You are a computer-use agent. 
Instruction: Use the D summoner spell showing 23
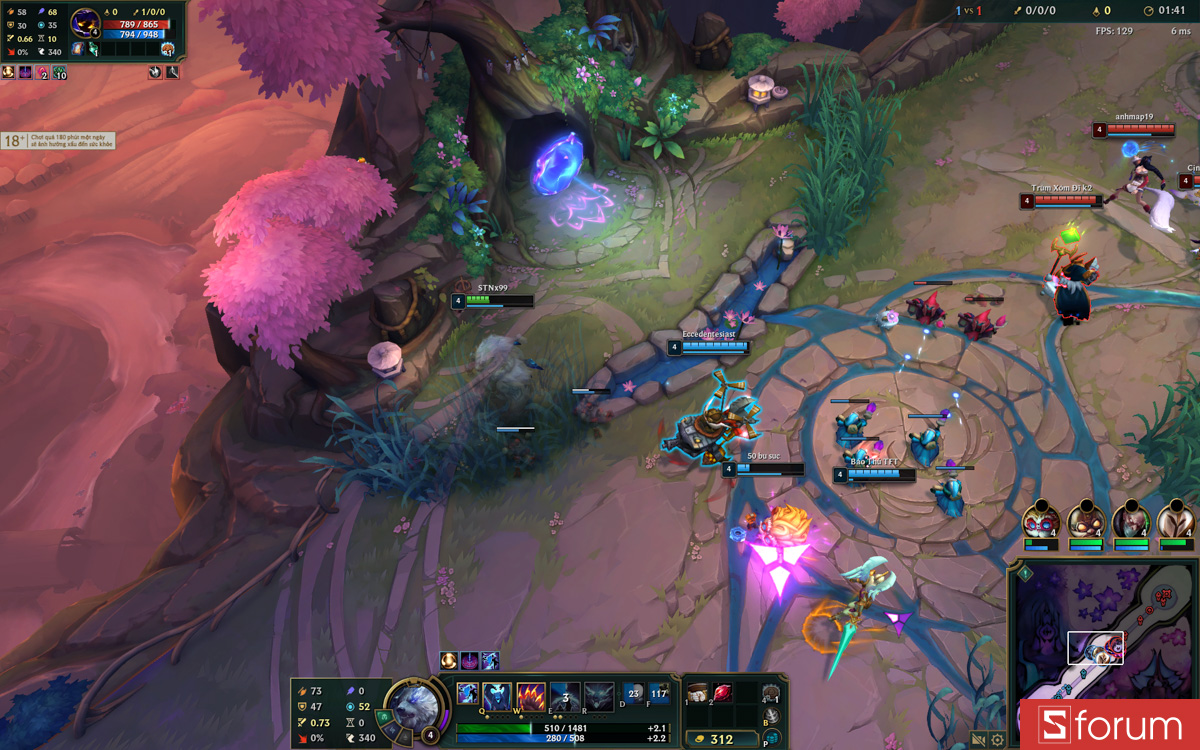633,692
